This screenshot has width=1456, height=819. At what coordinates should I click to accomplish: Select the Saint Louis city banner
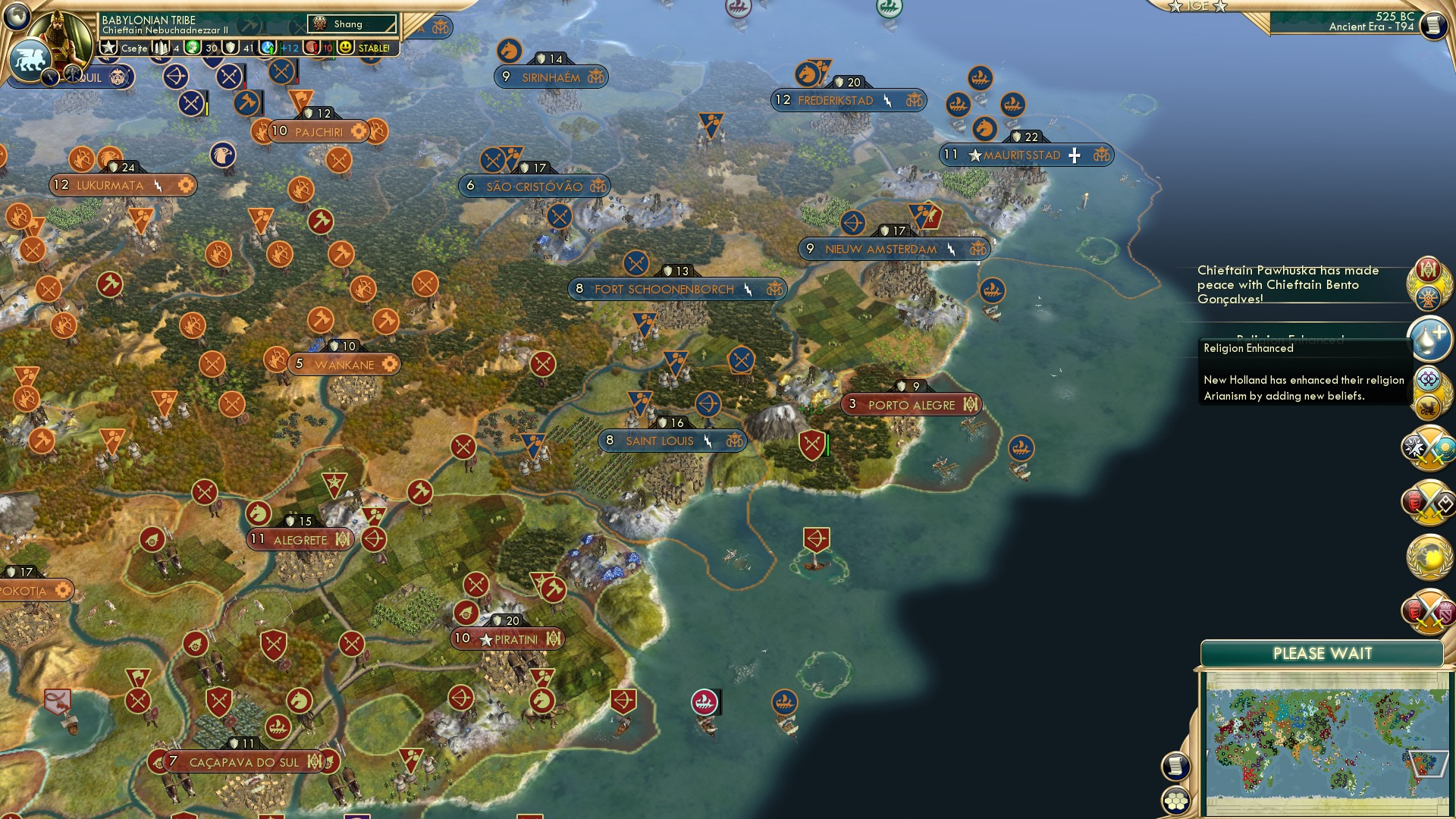click(x=670, y=441)
